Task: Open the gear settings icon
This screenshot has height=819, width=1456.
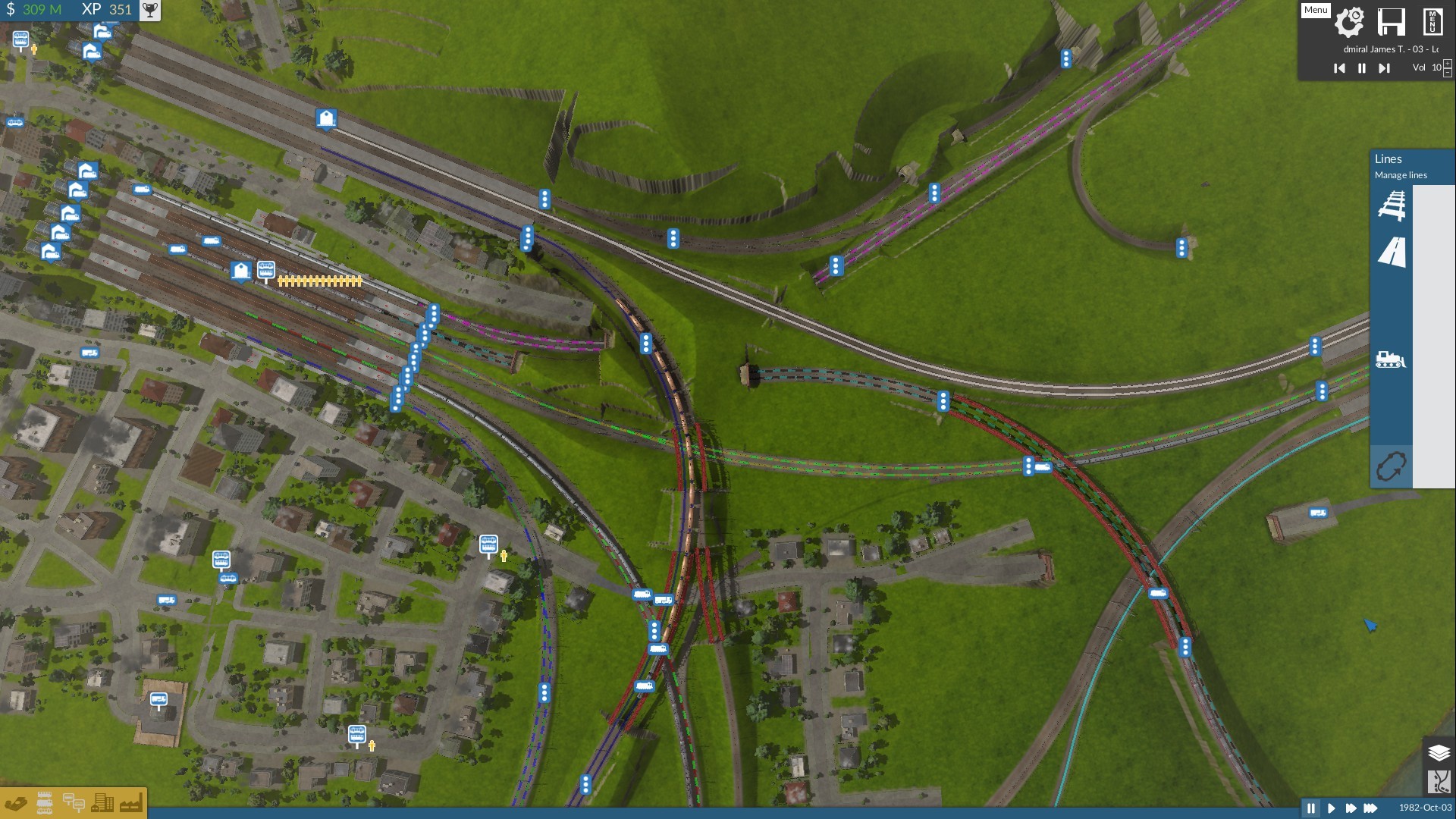Action: pos(1349,21)
